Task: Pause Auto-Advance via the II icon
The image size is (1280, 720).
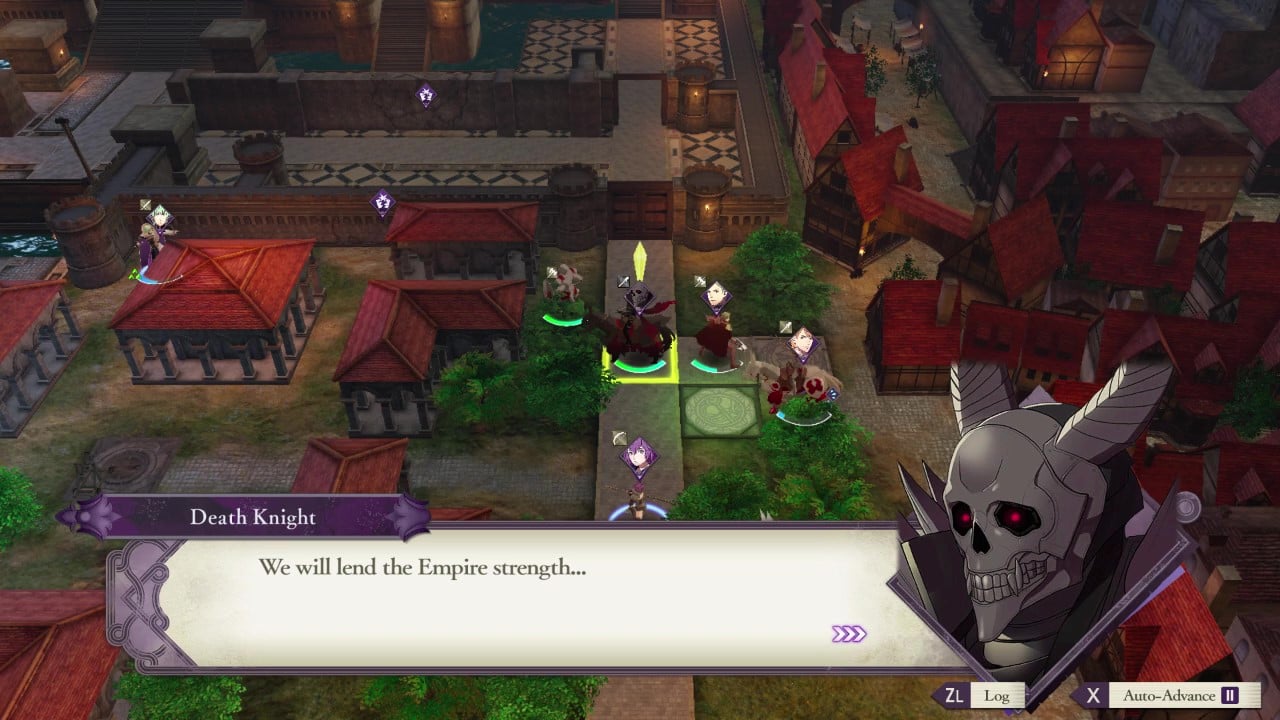Action: click(1232, 695)
